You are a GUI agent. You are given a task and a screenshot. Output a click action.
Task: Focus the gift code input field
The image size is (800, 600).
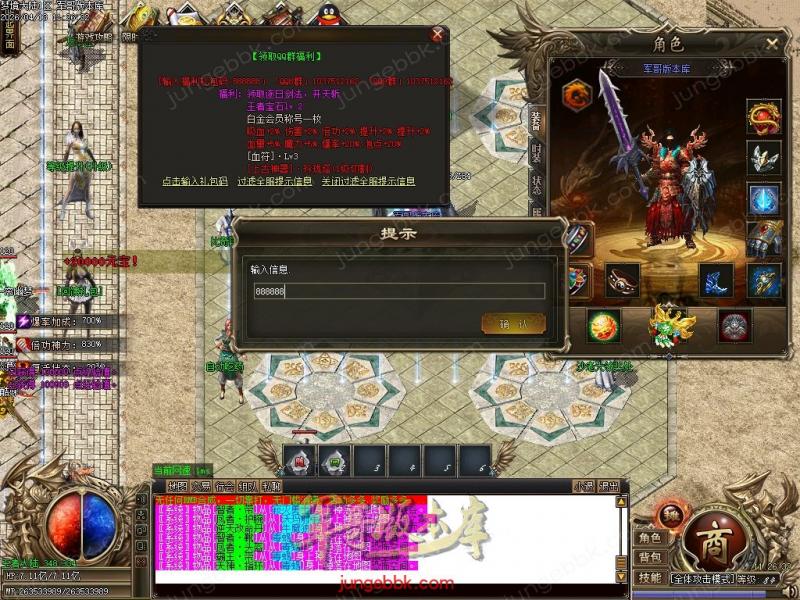398,291
